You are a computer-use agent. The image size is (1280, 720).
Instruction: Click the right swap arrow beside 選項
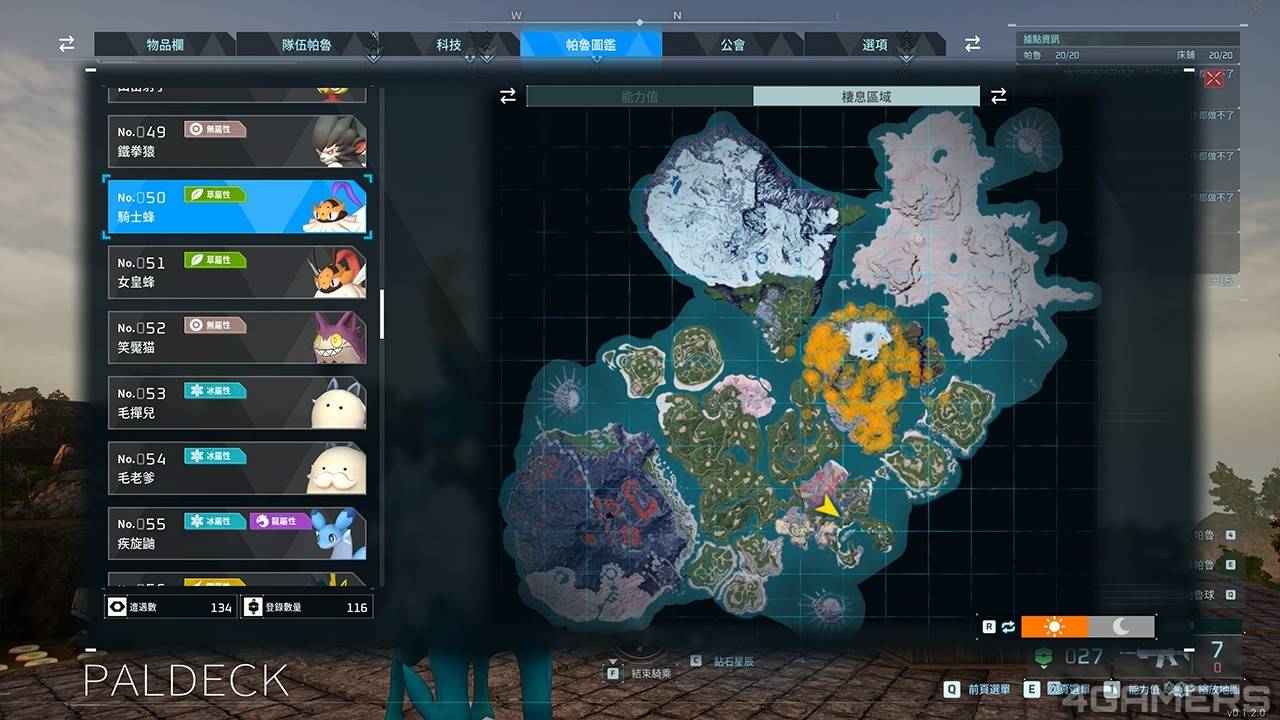[972, 45]
